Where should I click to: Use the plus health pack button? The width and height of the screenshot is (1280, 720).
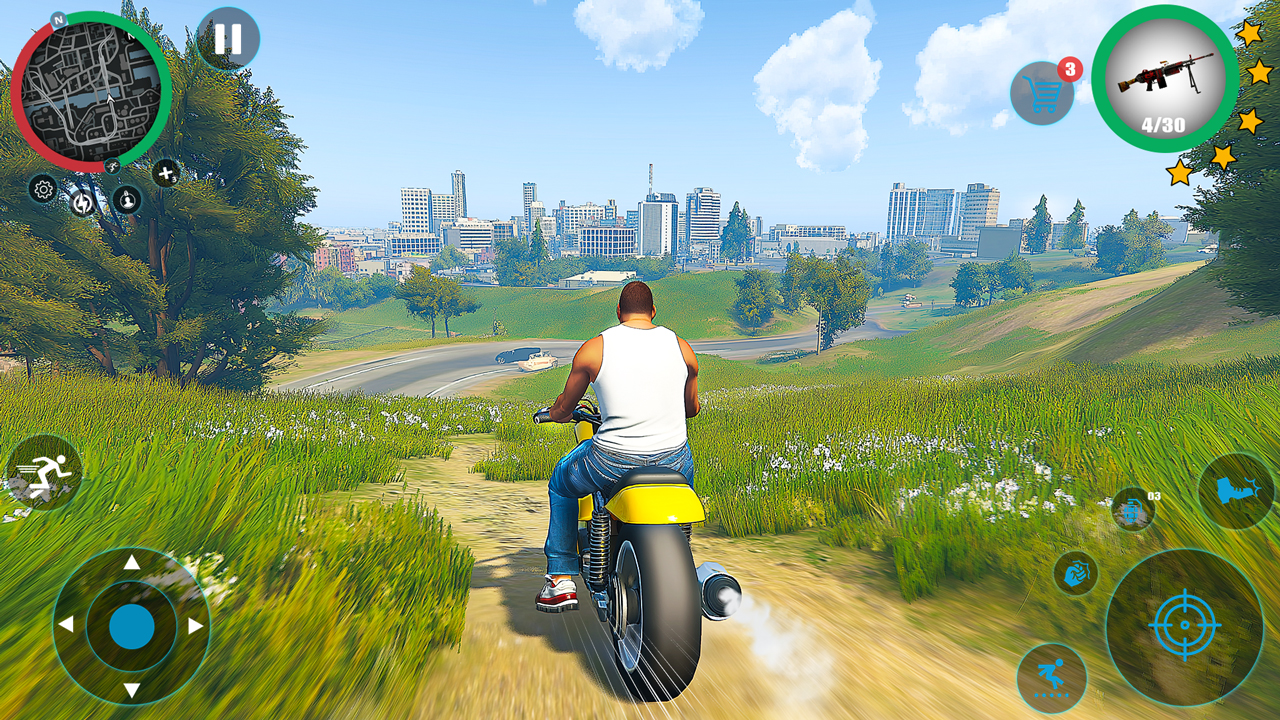(x=166, y=173)
